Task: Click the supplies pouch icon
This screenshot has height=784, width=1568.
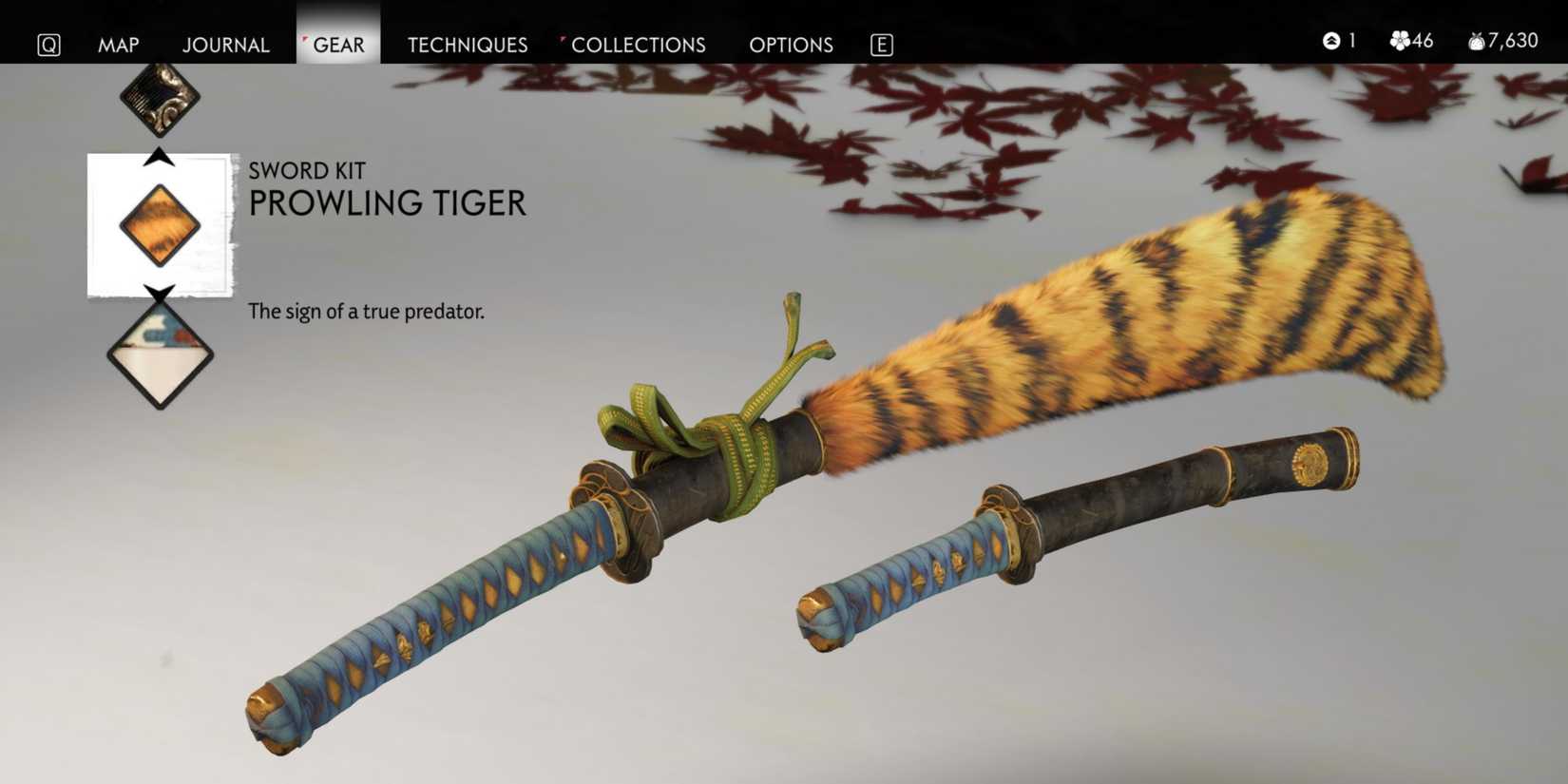Action: (x=1476, y=42)
